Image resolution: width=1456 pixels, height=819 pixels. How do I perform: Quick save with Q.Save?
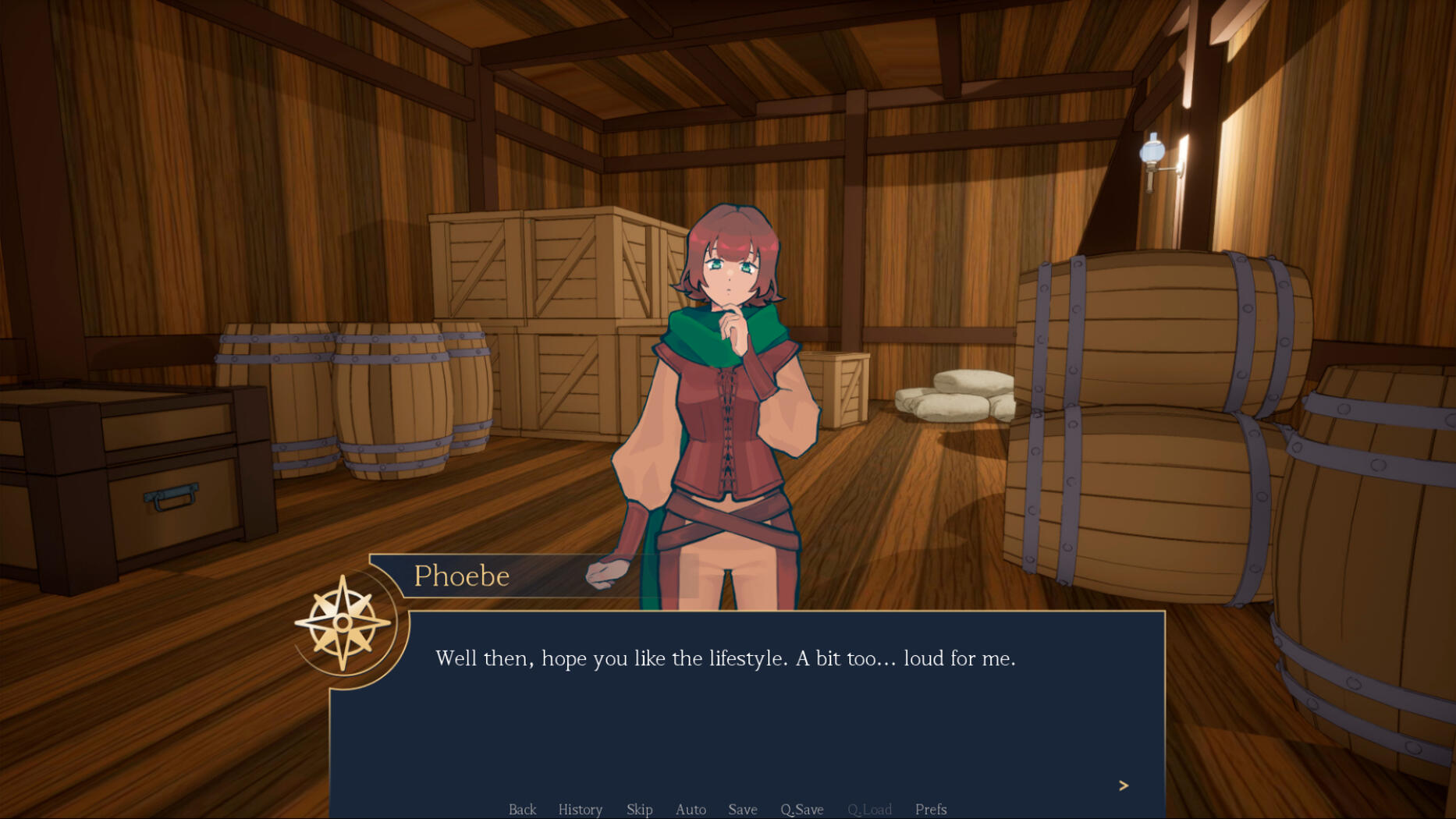(801, 809)
